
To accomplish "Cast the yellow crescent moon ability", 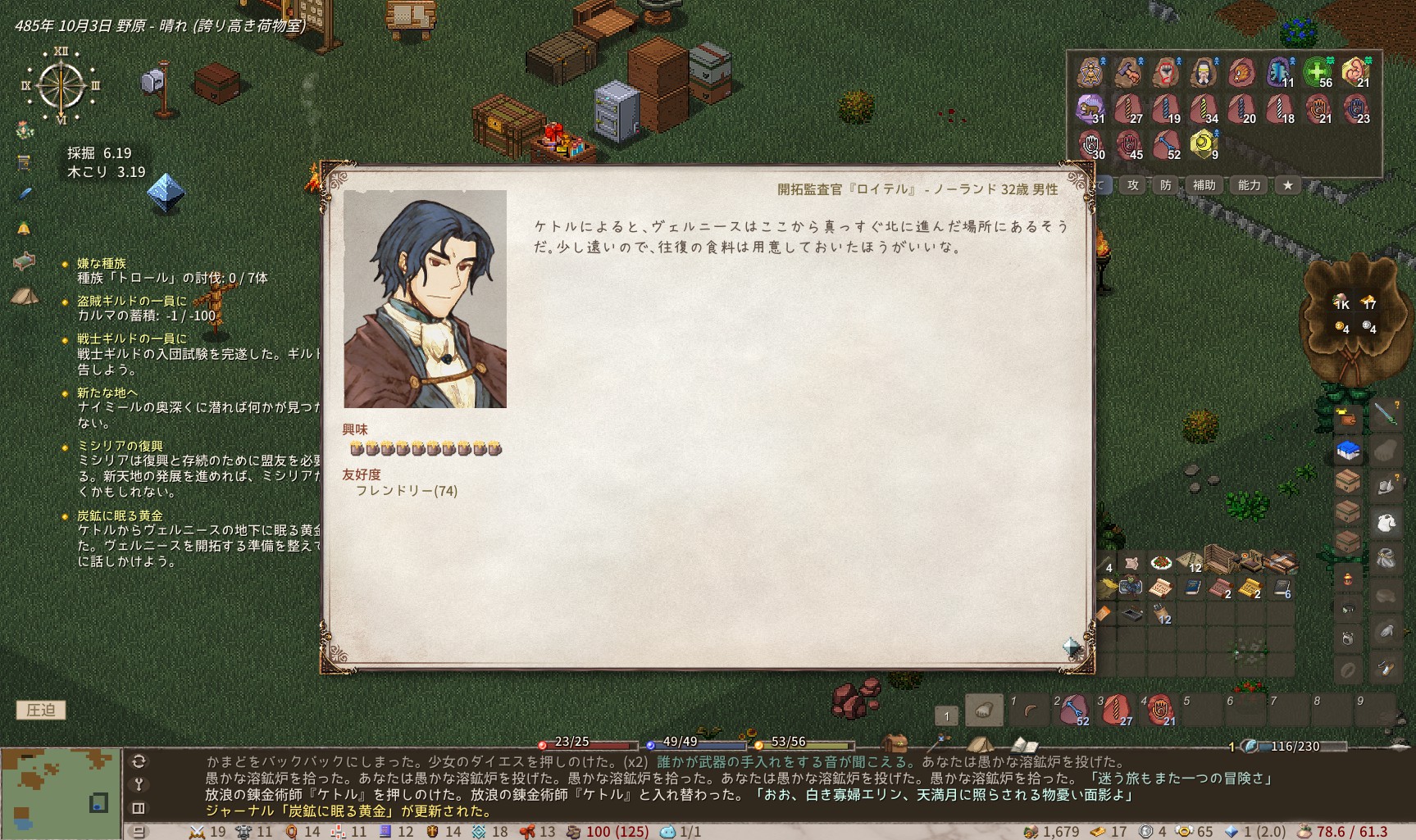I will tap(1203, 144).
